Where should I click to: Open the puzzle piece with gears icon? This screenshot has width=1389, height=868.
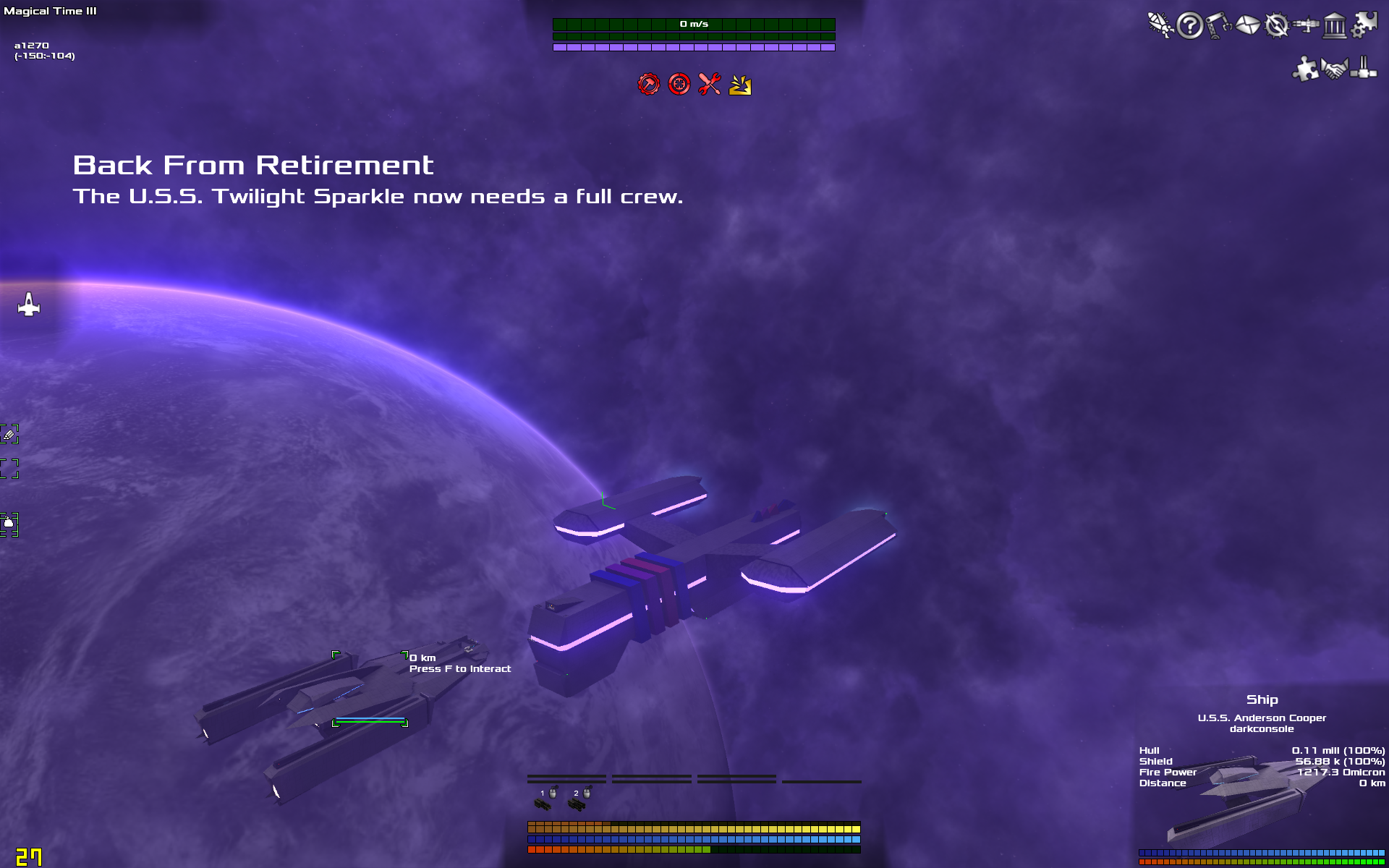[1364, 25]
